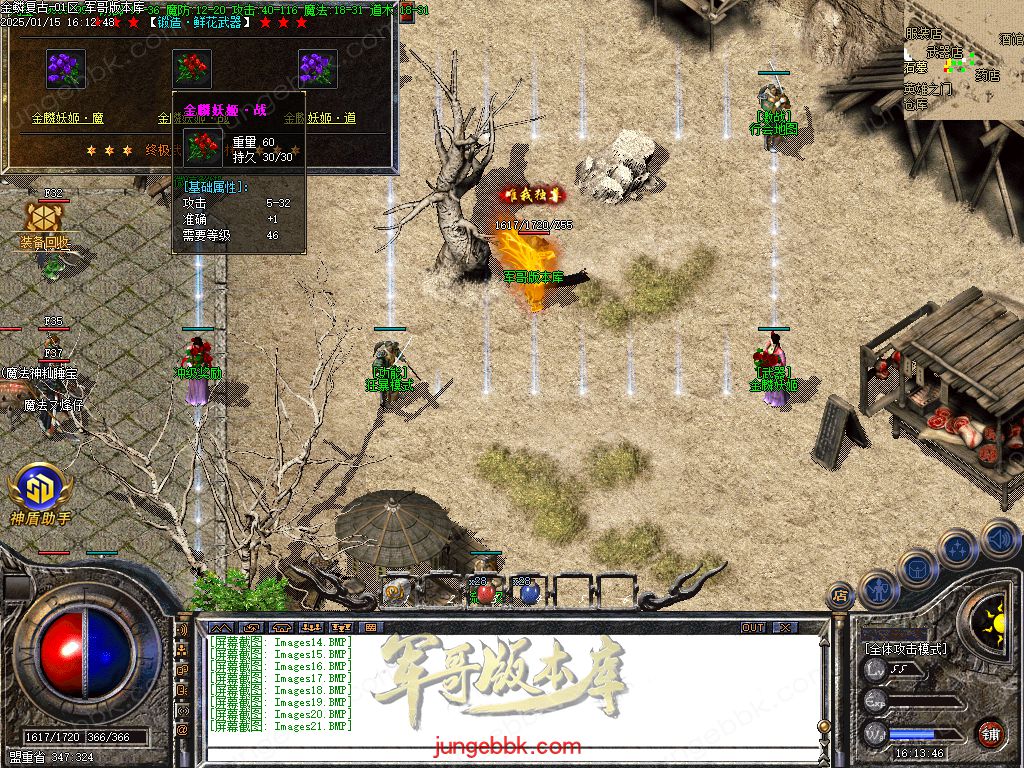The image size is (1024, 768).
Task: Open the 店 shop button
Action: [x=841, y=597]
